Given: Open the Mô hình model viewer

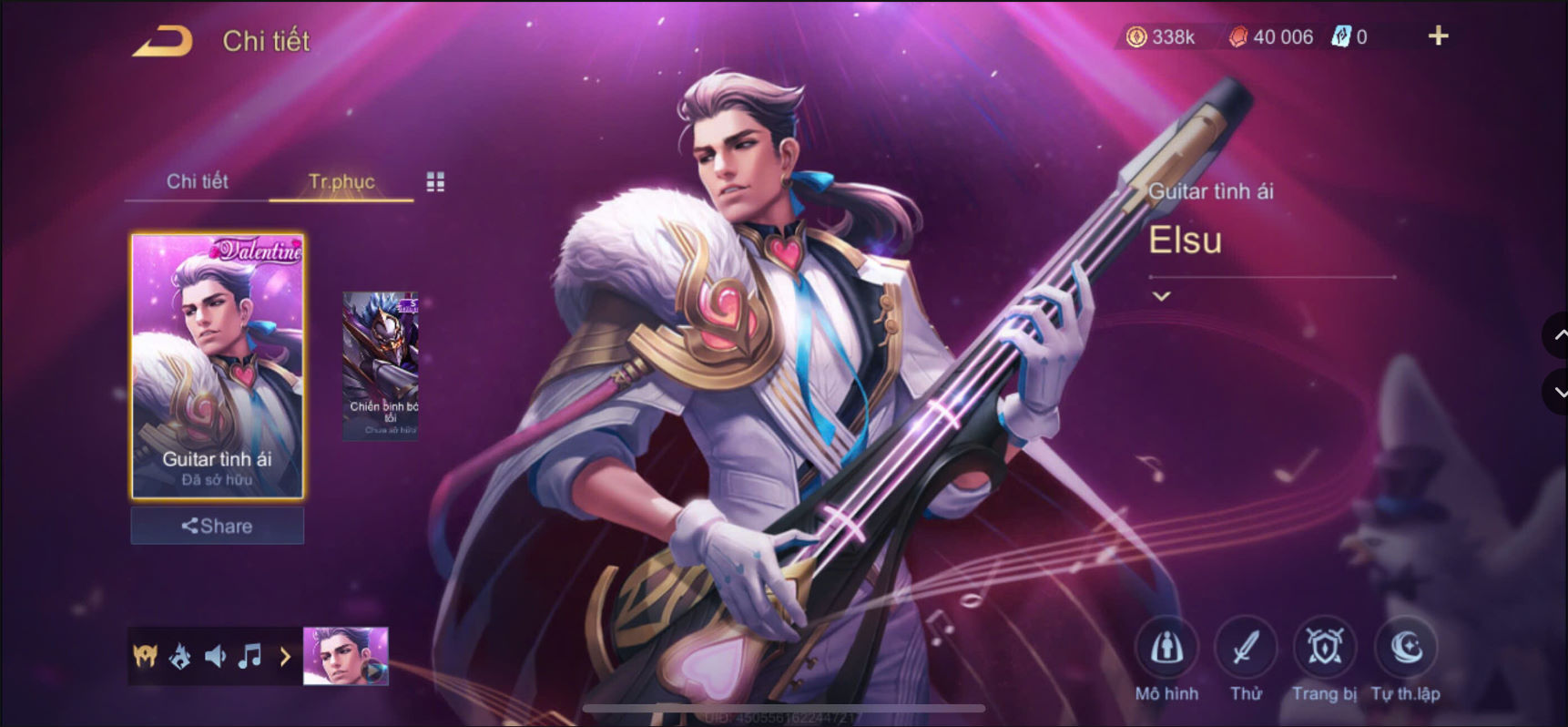Looking at the screenshot, I should coord(1168,650).
